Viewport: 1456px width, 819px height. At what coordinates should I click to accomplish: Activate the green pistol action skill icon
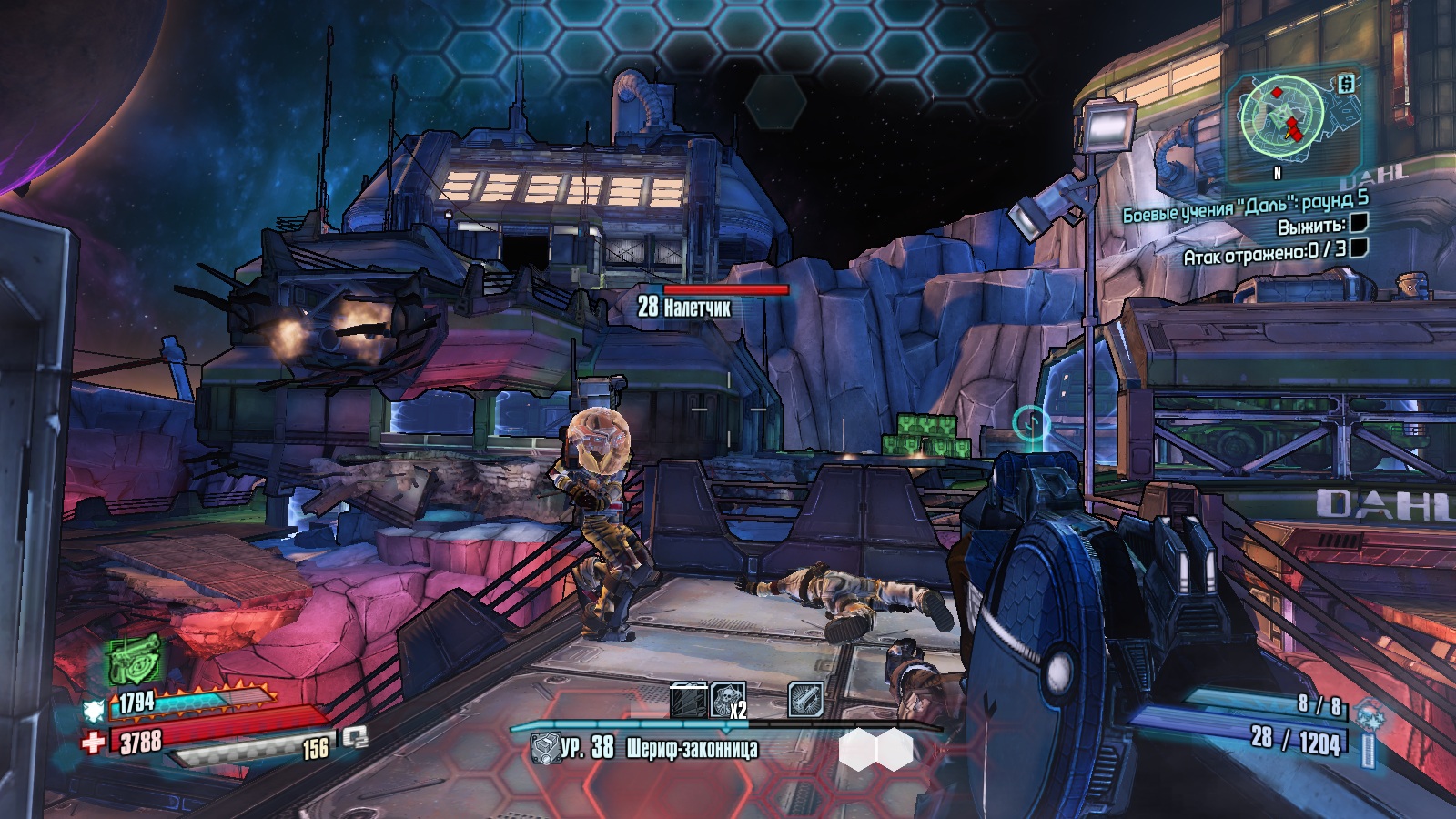(135, 659)
